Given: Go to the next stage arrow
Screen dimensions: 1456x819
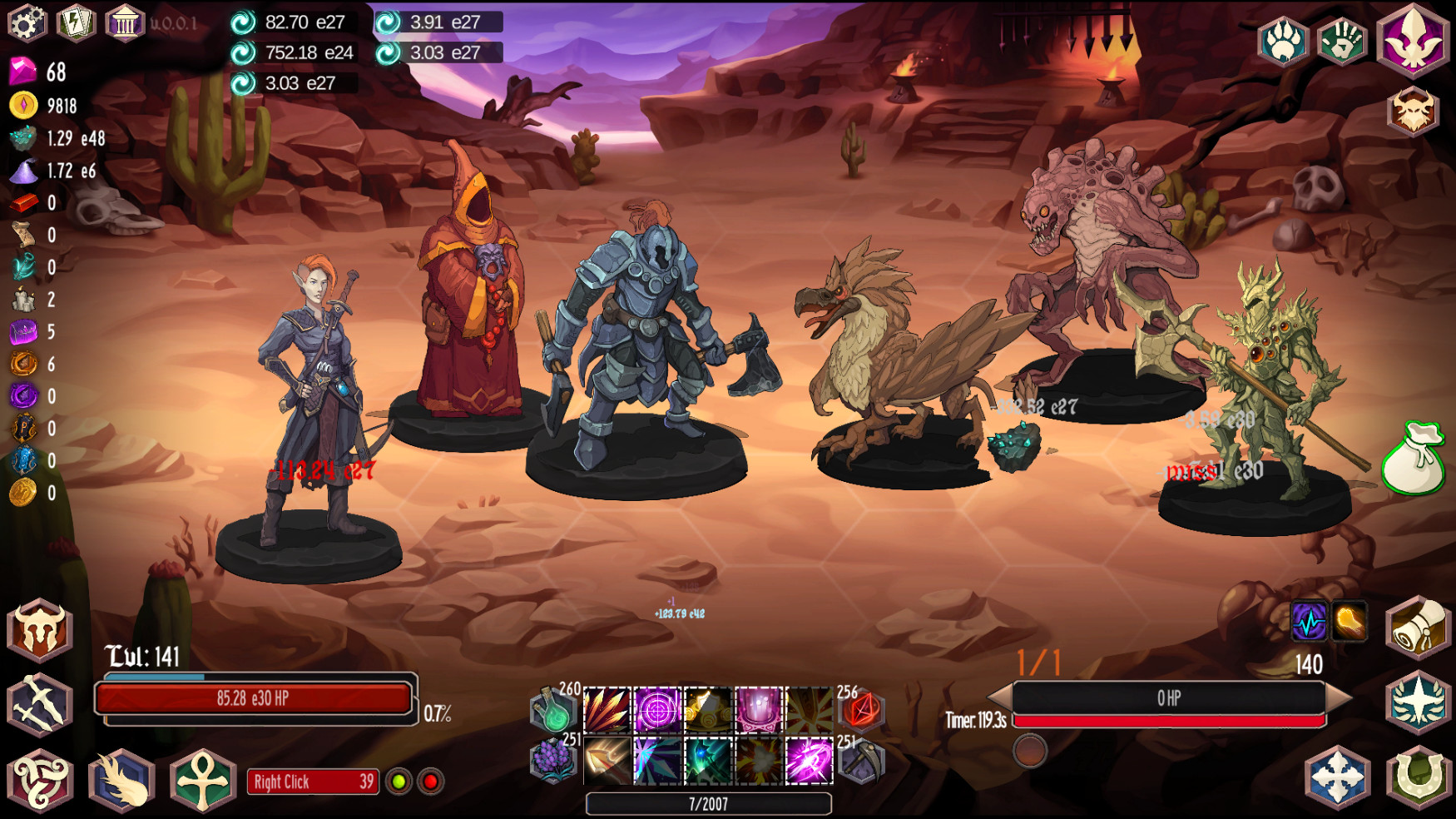Looking at the screenshot, I should [x=1339, y=697].
